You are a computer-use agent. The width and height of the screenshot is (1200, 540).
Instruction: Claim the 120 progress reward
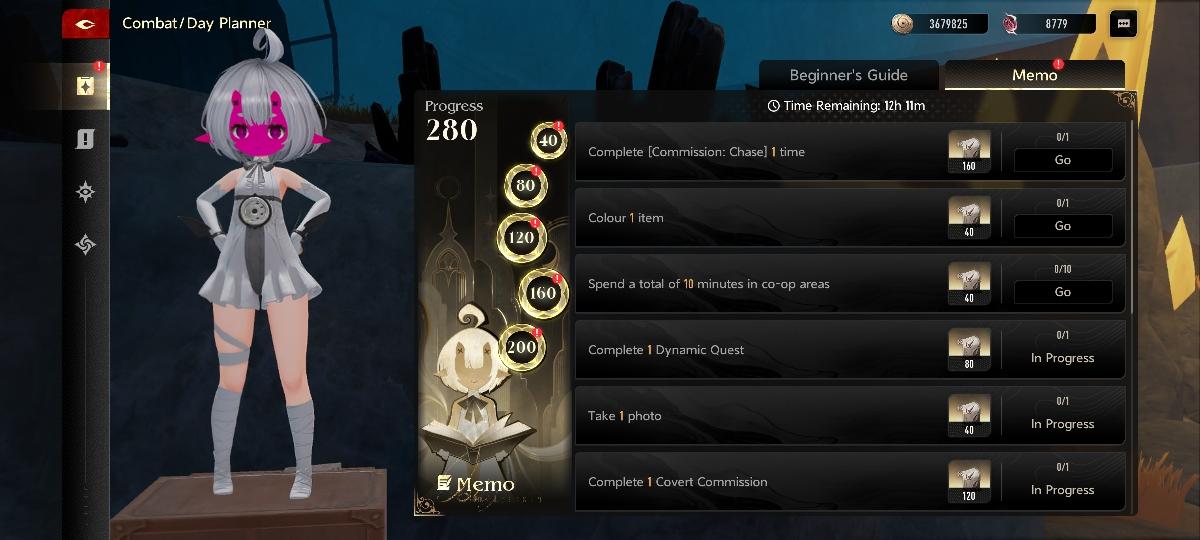(x=521, y=237)
